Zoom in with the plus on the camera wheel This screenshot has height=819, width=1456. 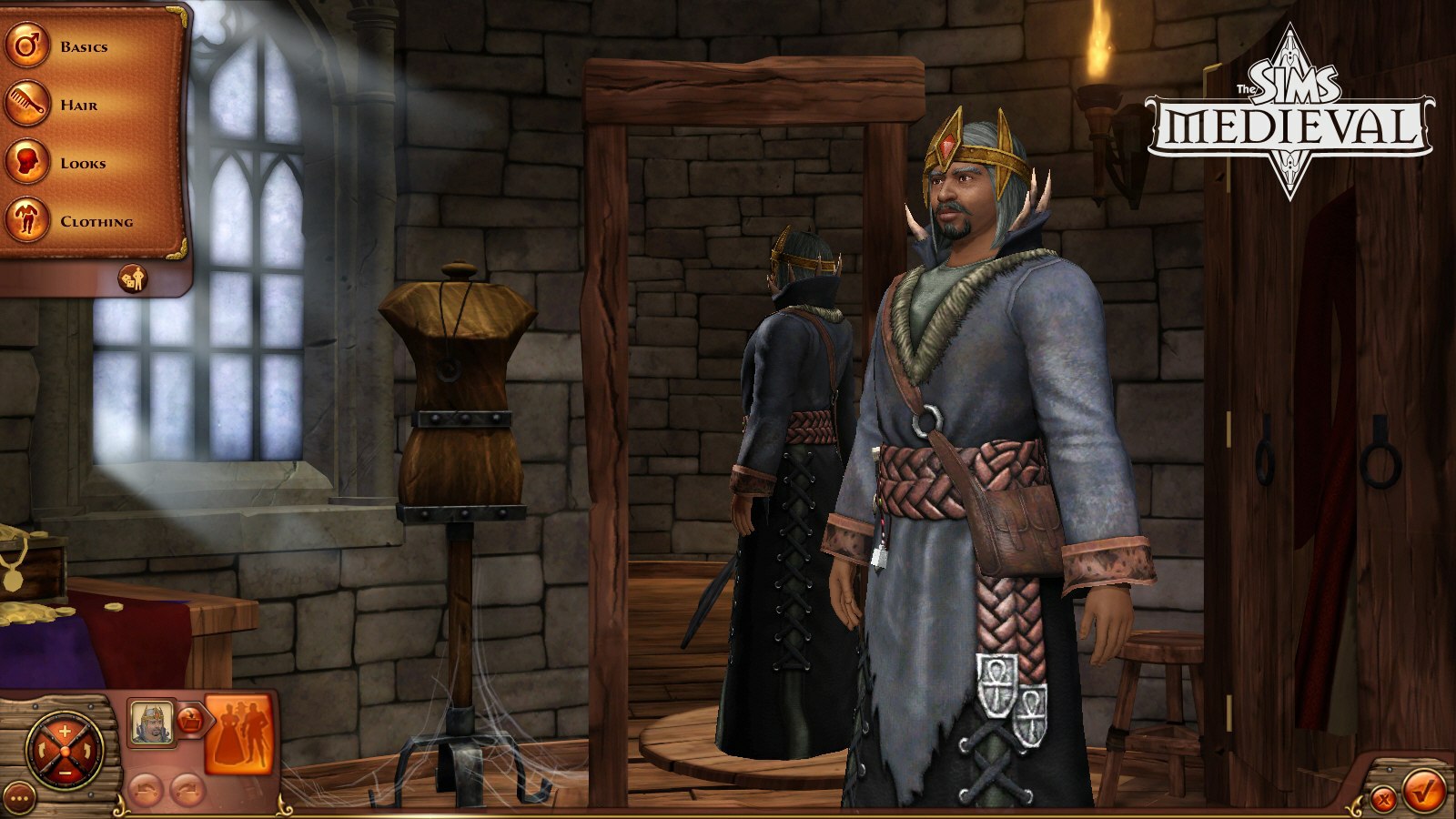click(x=64, y=729)
